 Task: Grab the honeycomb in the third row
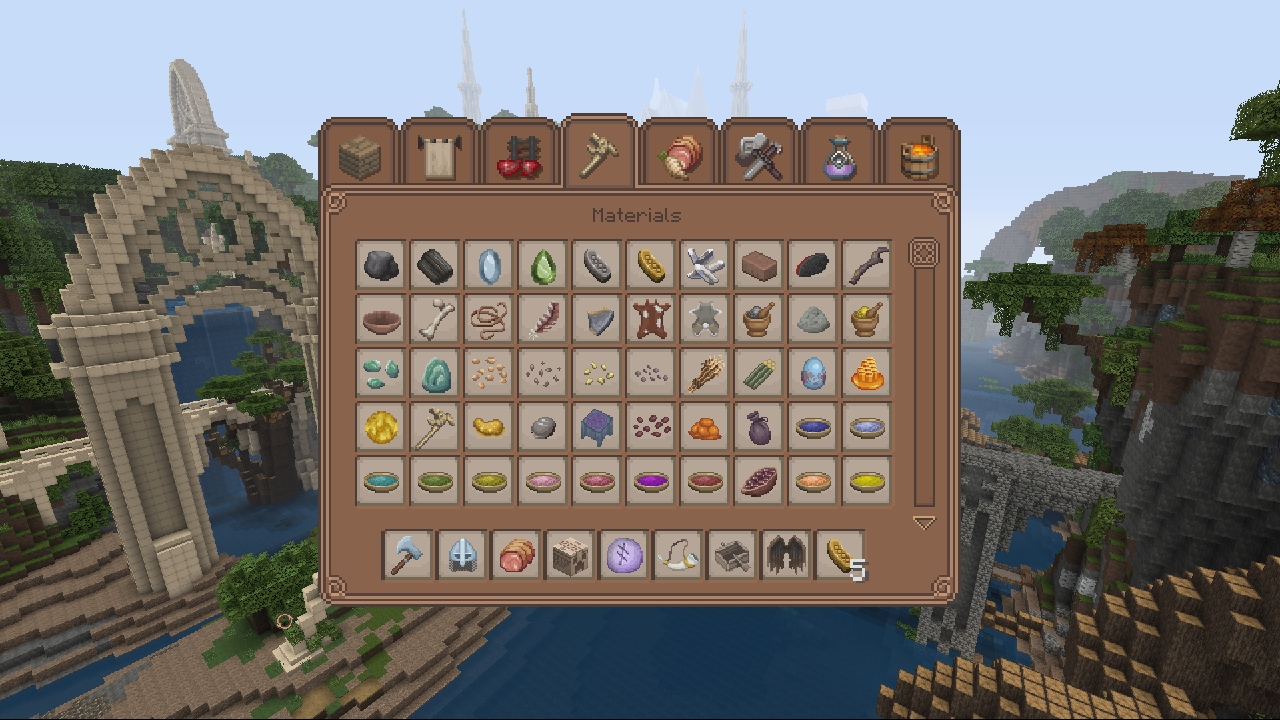(x=867, y=373)
